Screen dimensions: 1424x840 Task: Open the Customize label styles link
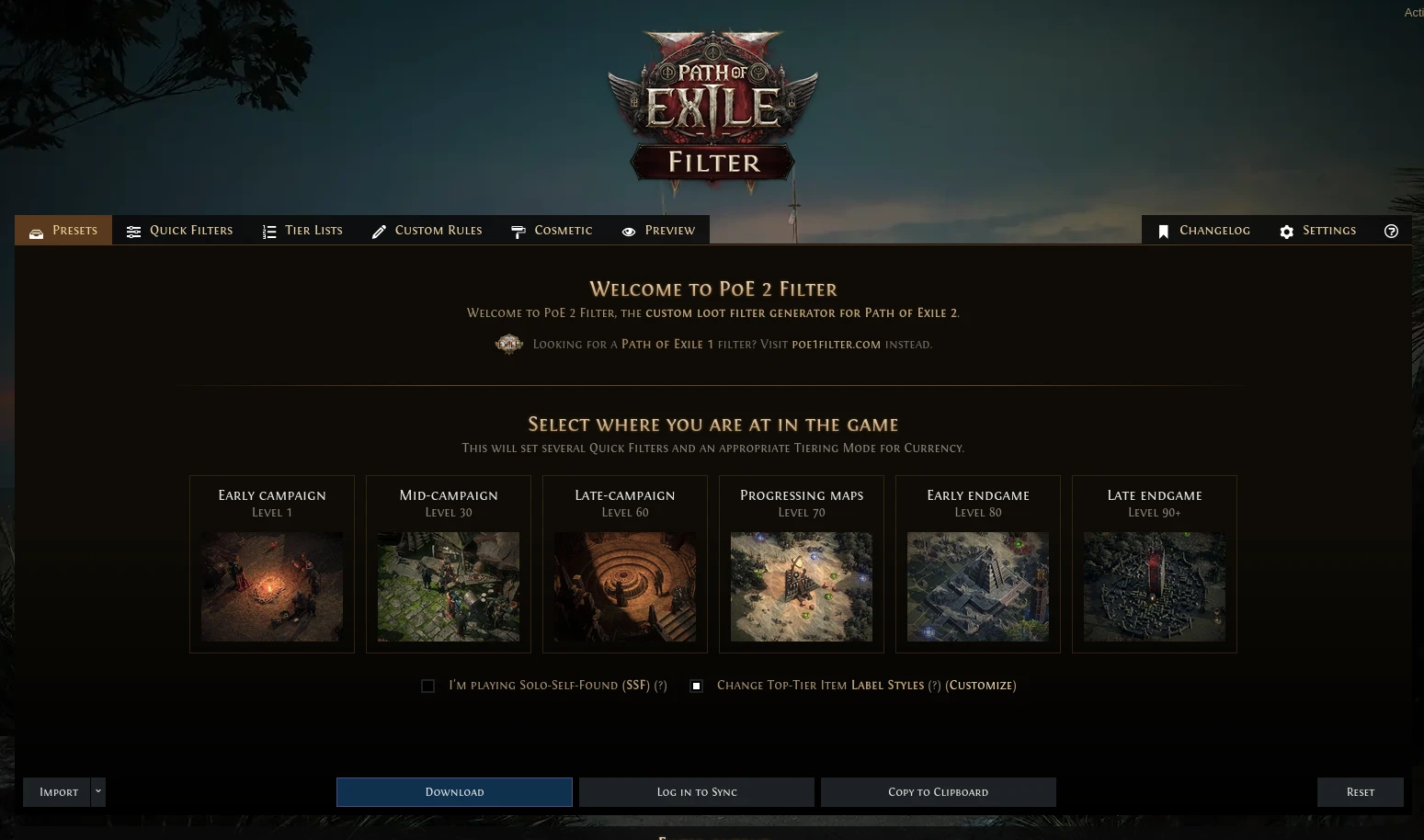coord(980,686)
